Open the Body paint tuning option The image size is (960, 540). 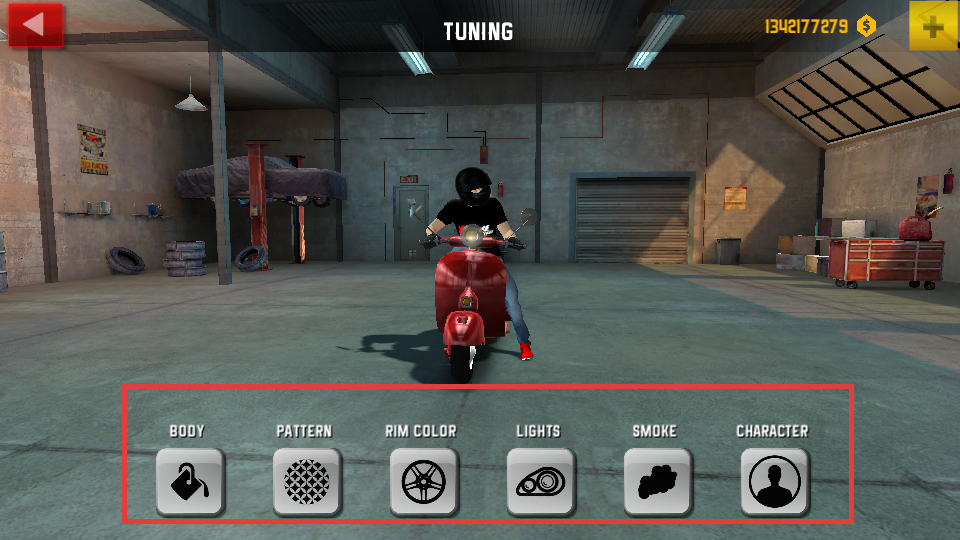[190, 481]
